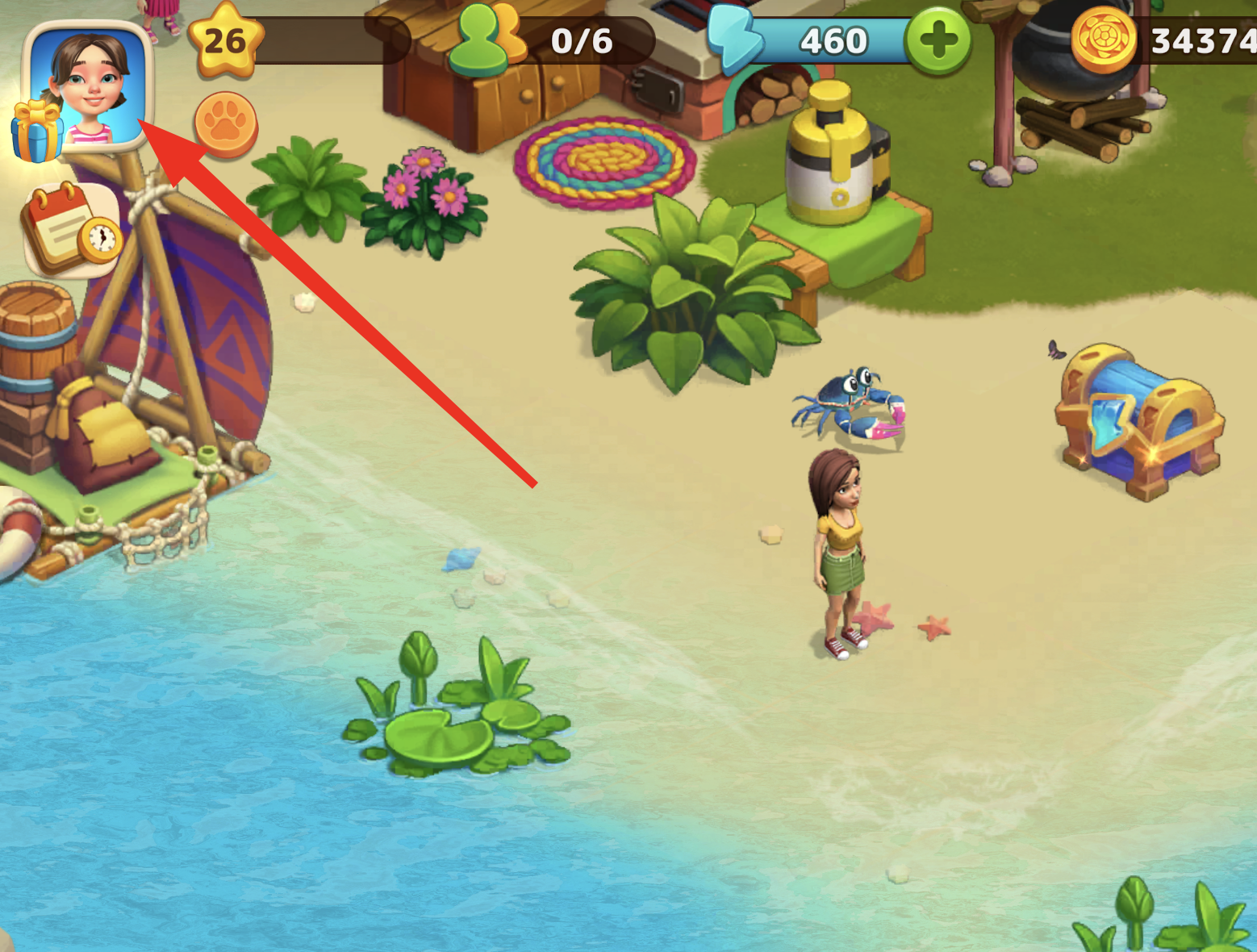
Task: Open the friends counter icon
Action: [x=487, y=39]
